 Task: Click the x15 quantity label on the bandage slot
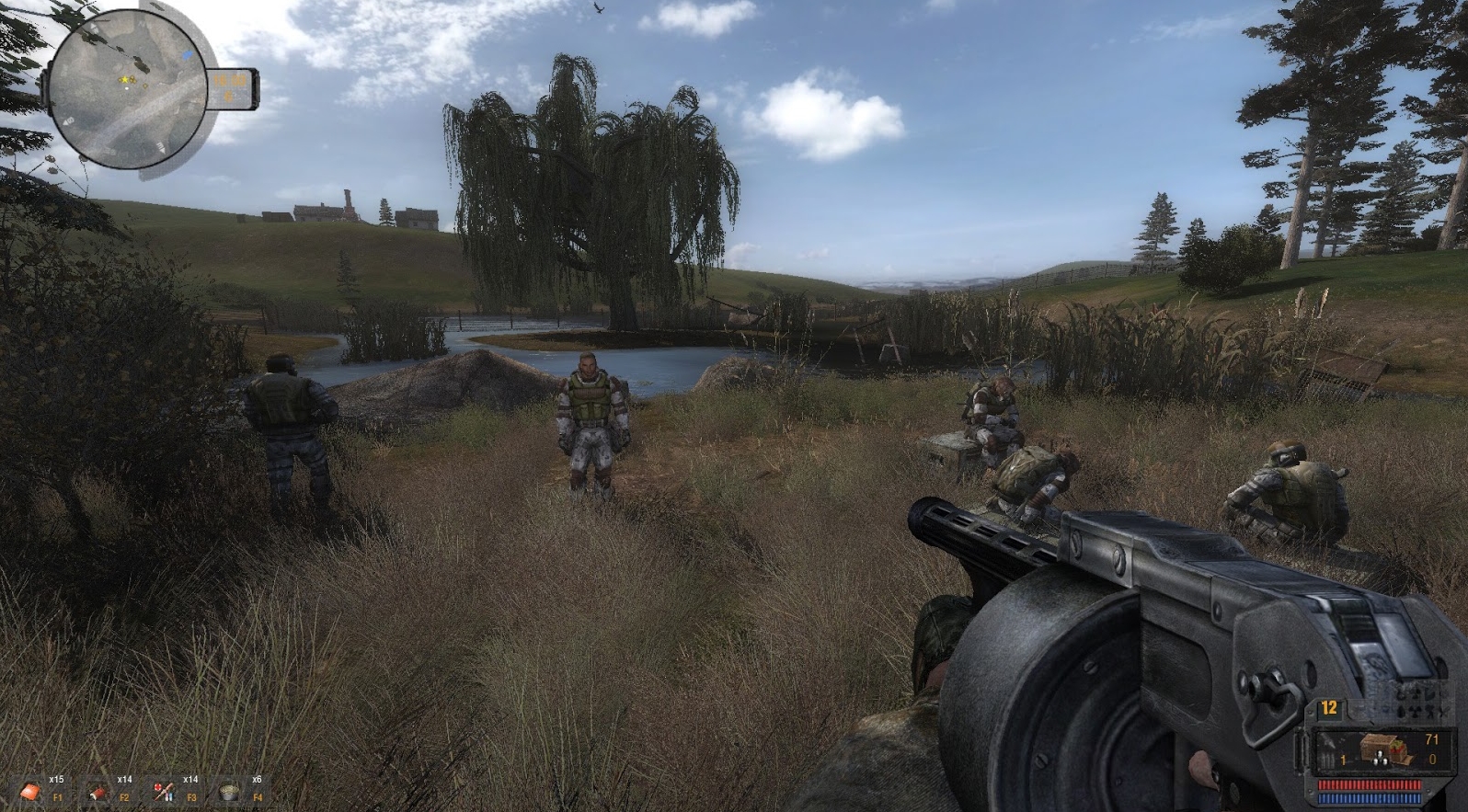click(x=57, y=779)
